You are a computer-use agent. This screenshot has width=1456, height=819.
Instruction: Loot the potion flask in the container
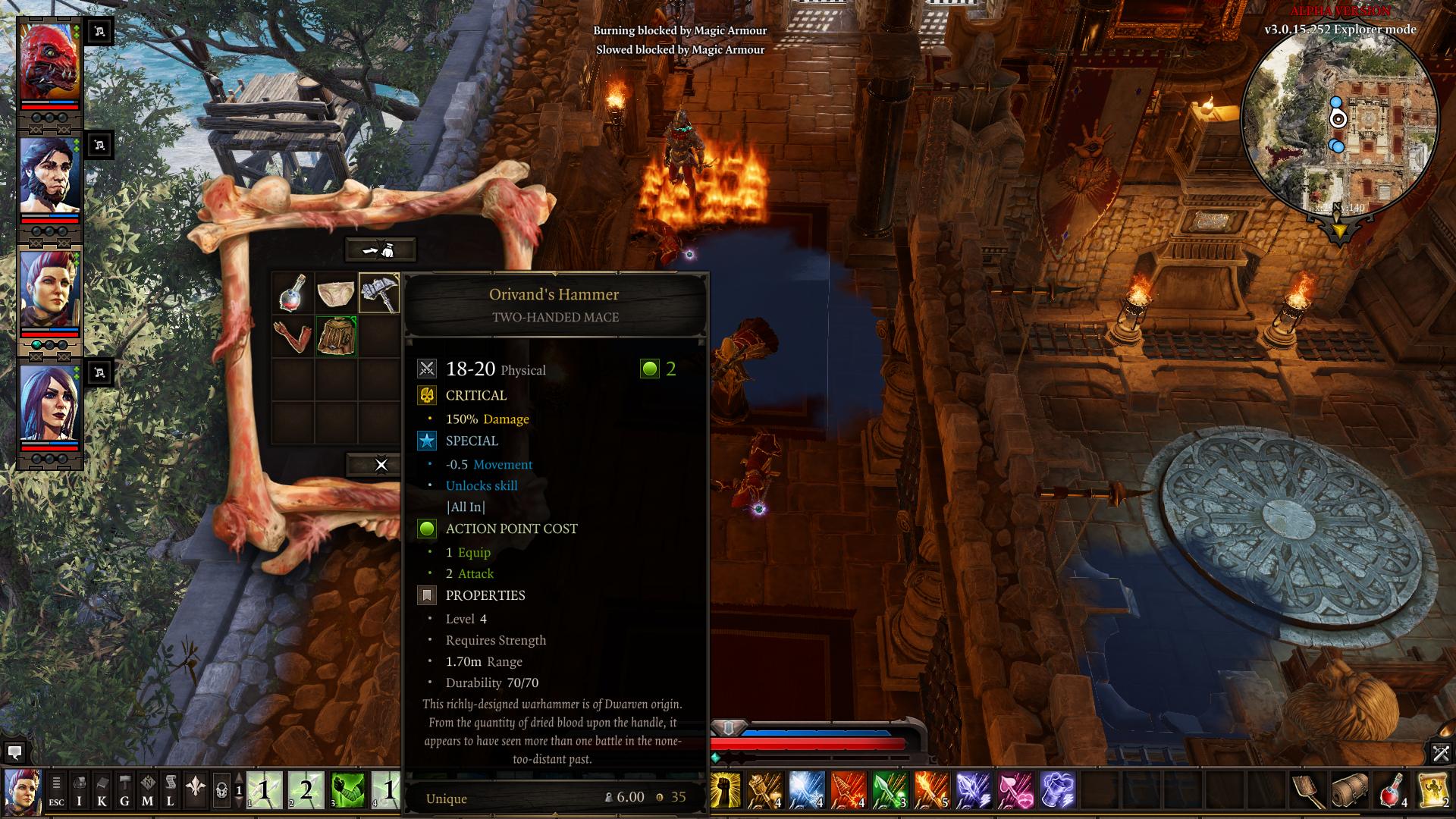293,293
